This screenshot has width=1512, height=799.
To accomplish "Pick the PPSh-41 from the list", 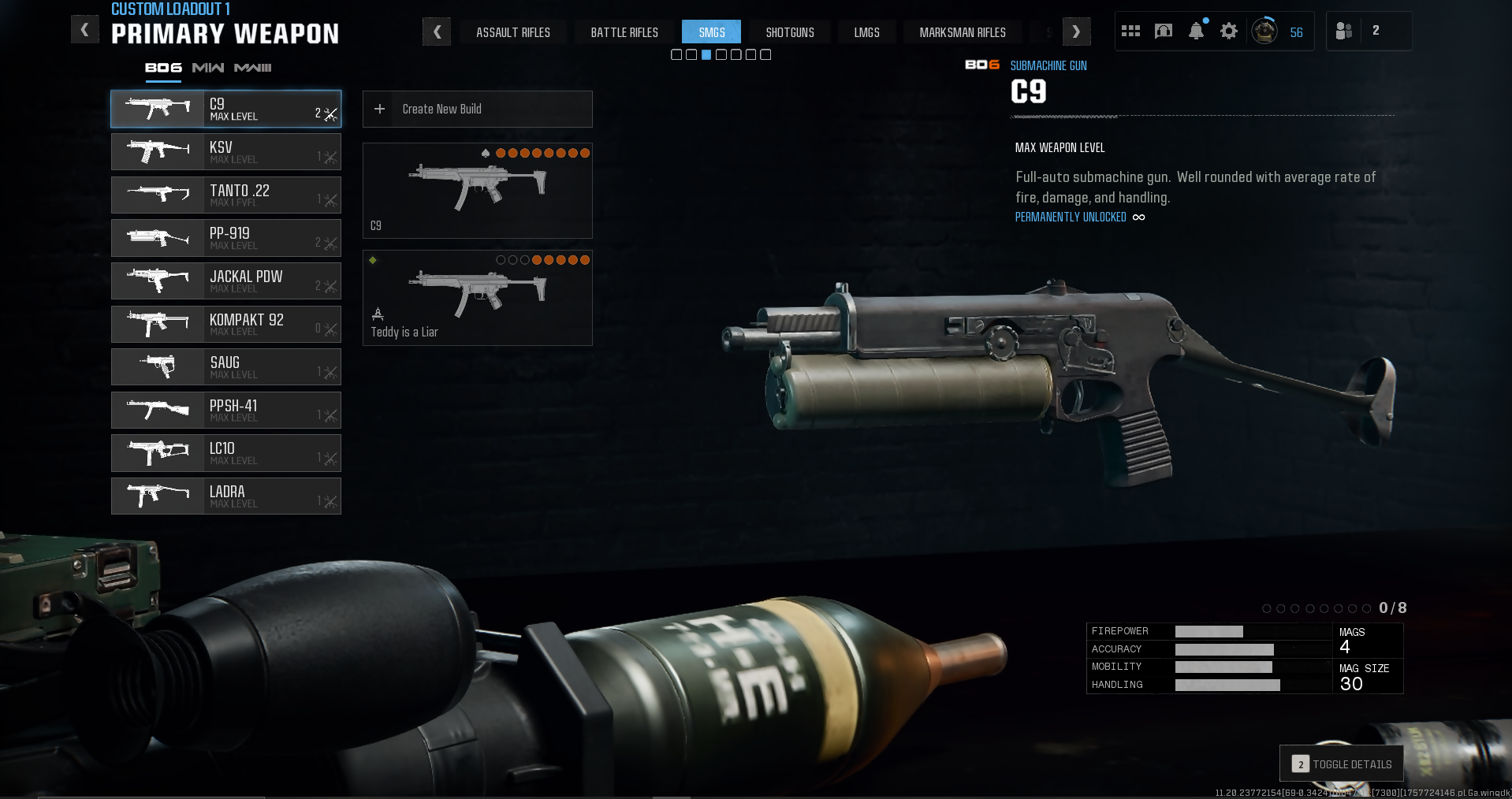I will click(225, 411).
